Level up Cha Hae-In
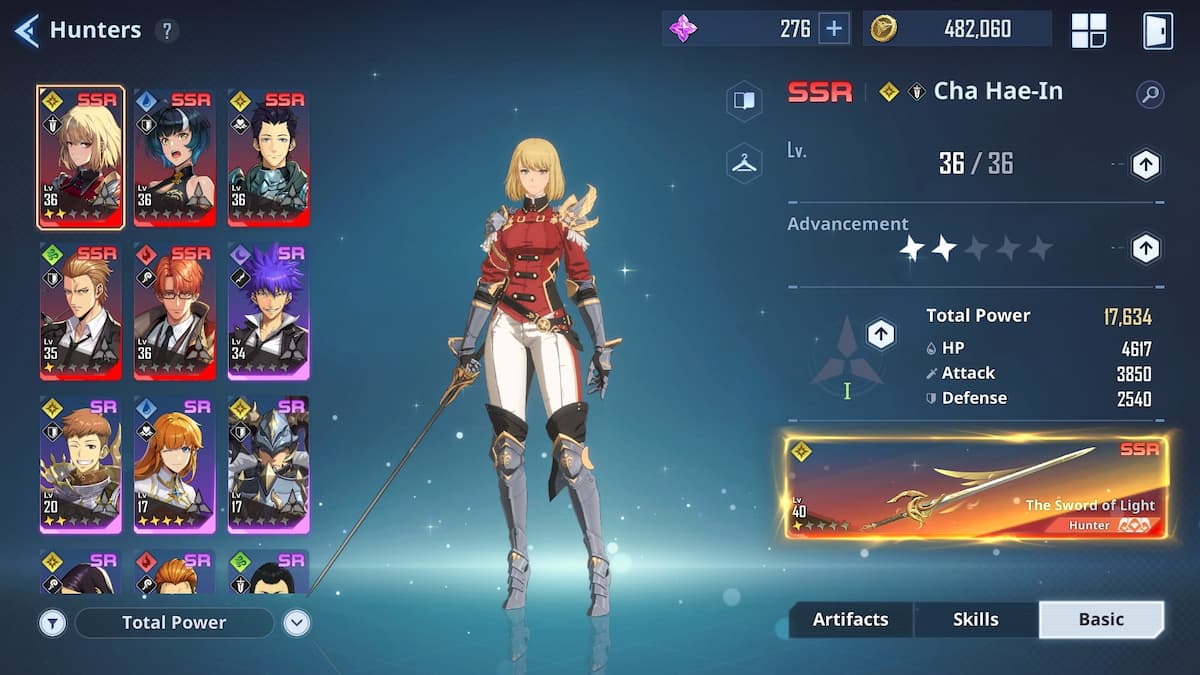 1145,165
